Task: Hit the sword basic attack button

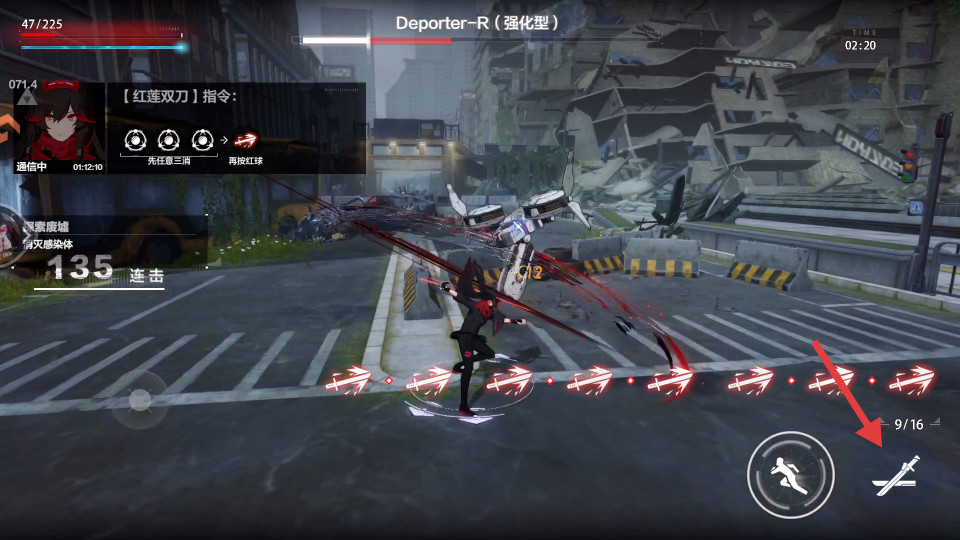Action: (894, 475)
